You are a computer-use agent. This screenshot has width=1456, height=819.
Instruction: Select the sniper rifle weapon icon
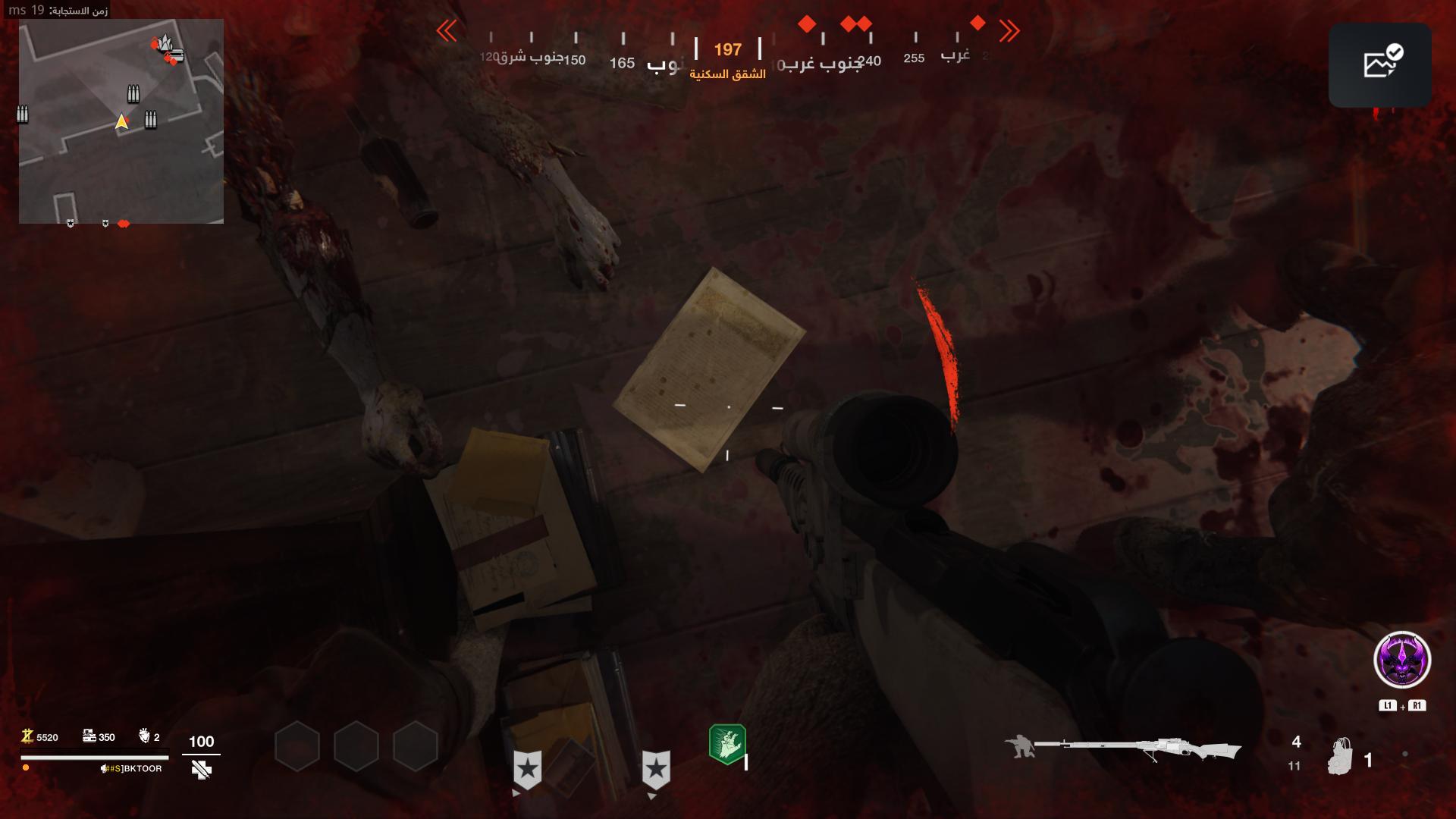1137,748
